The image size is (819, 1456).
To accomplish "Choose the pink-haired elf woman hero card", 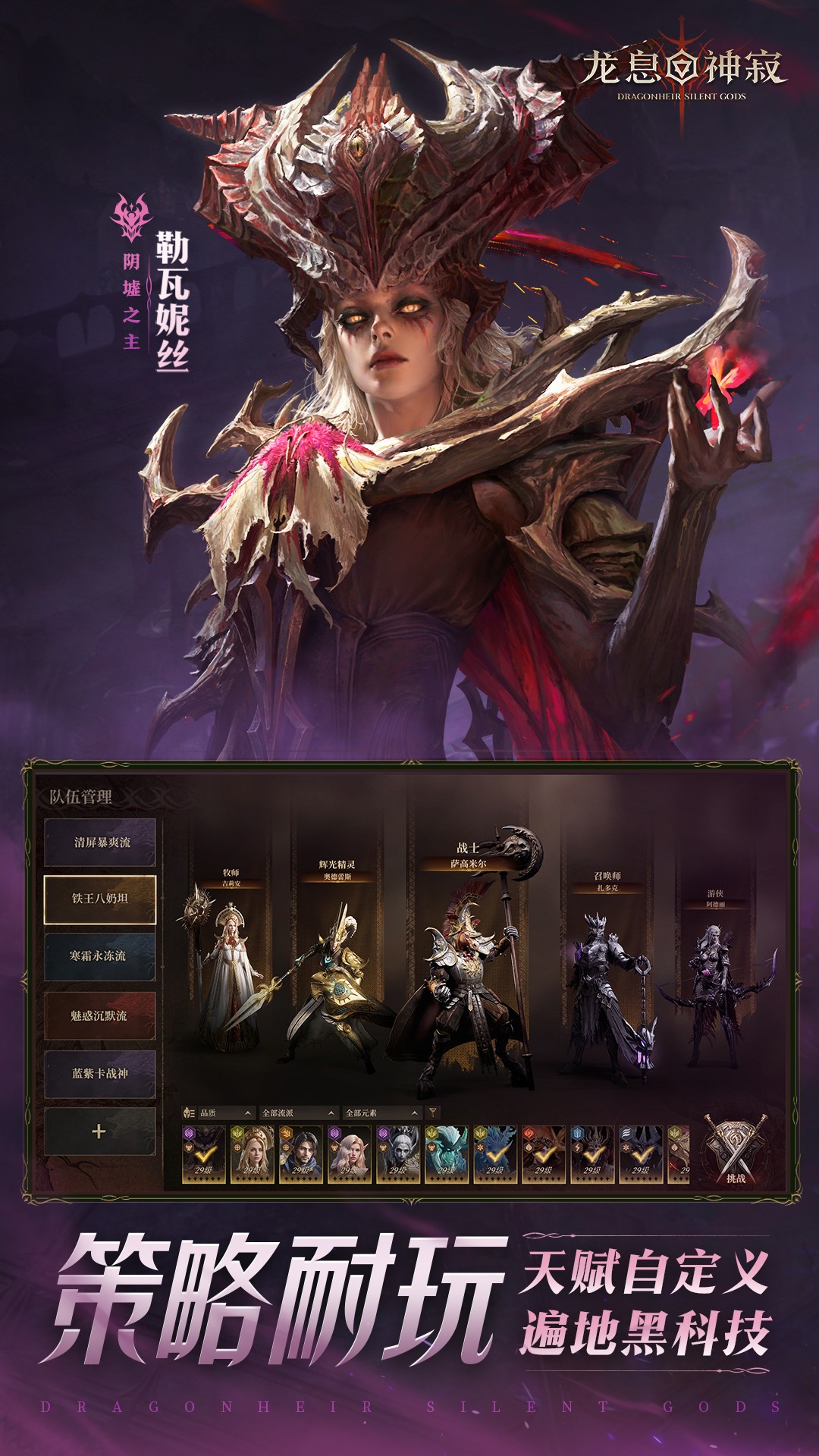I will [x=350, y=1154].
